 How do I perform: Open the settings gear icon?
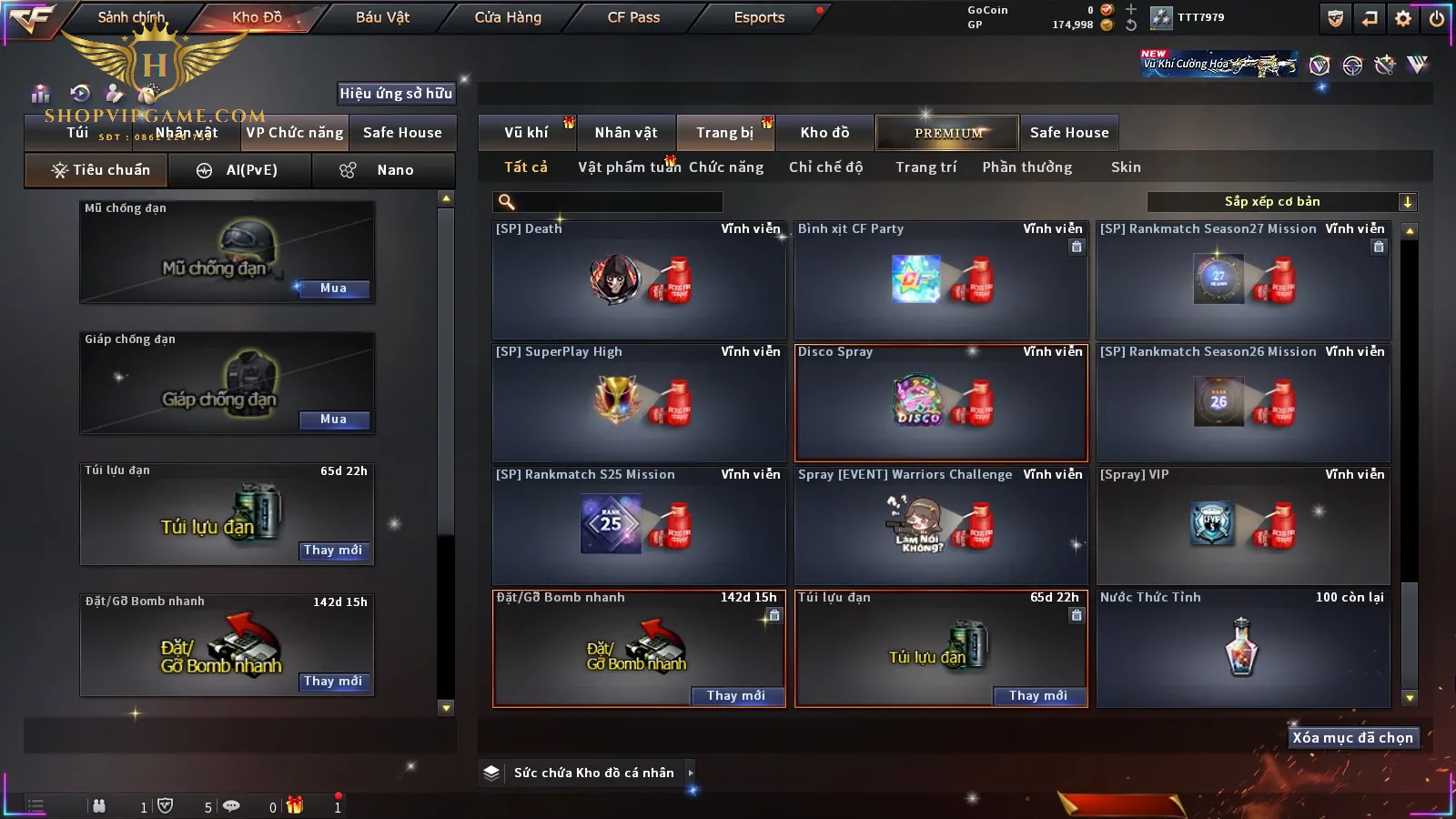coord(1403,18)
